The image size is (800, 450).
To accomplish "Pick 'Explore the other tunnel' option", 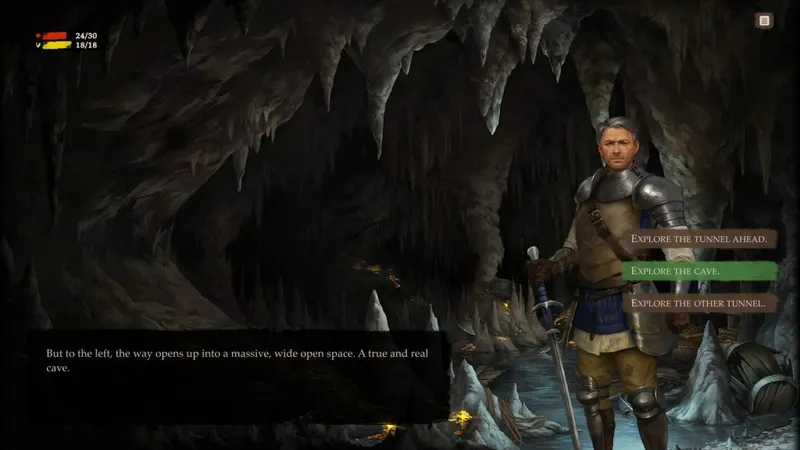I will coord(699,302).
